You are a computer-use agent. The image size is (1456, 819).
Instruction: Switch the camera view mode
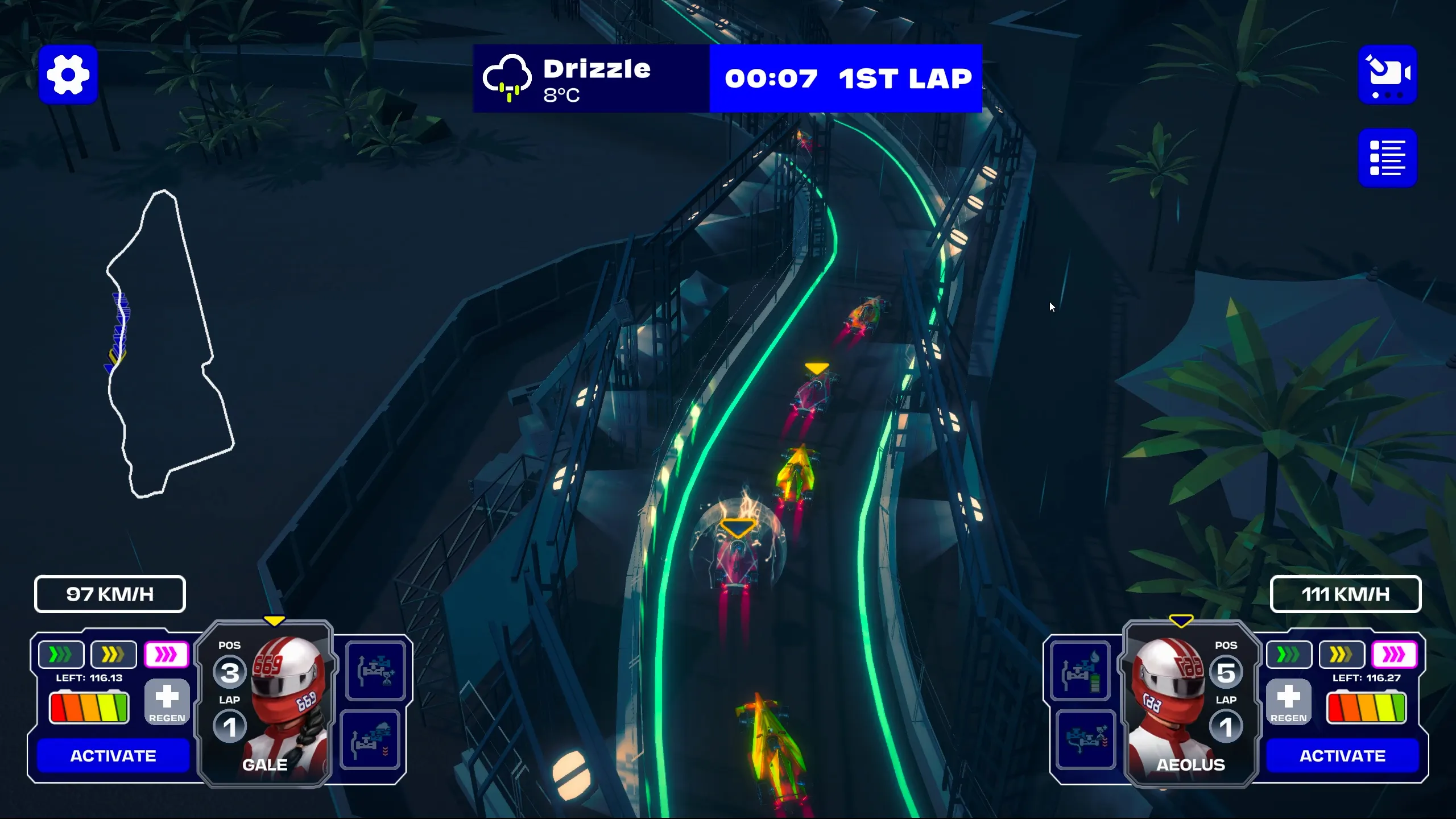[x=1387, y=75]
